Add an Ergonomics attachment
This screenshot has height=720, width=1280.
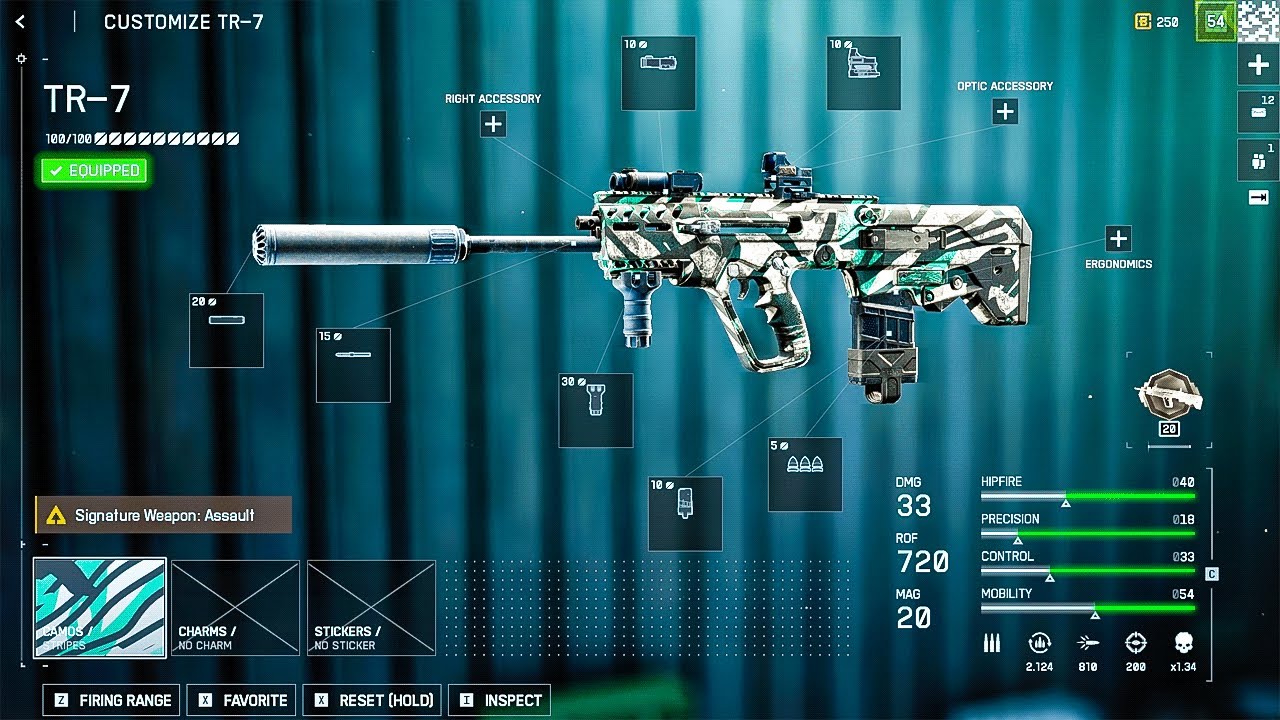[1118, 239]
